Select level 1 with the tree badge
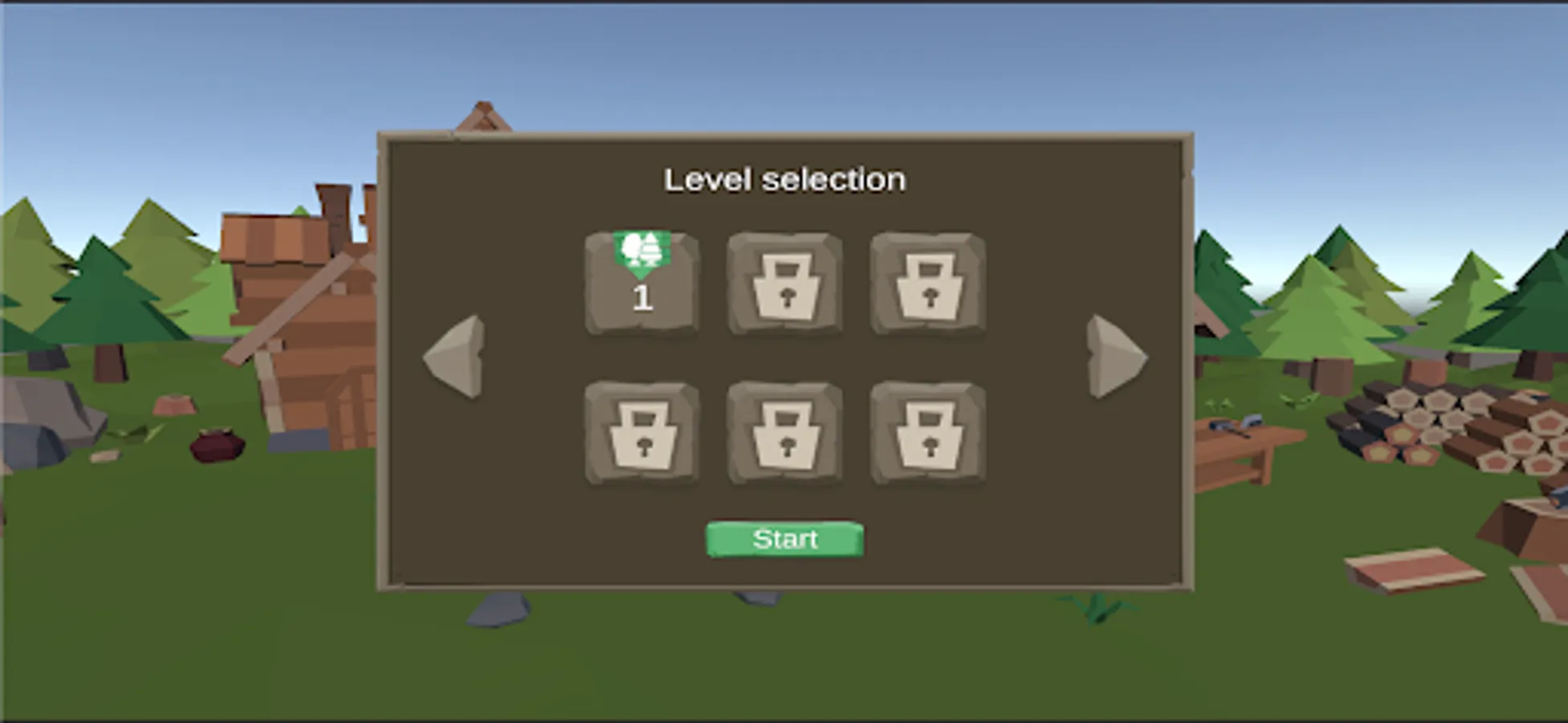1568x723 pixels. click(x=641, y=289)
